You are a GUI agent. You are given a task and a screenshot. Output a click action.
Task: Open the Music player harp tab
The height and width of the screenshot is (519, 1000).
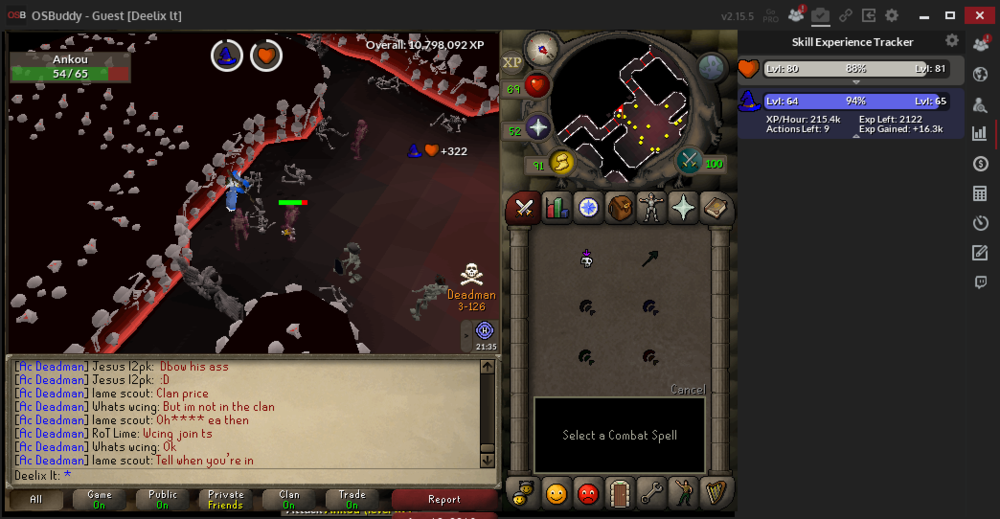(716, 493)
